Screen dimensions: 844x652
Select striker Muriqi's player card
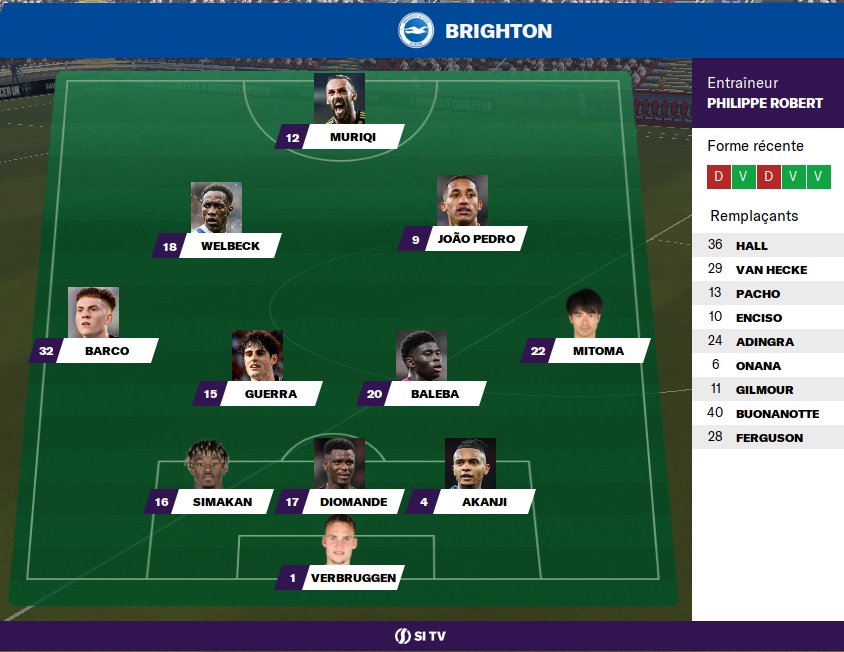coord(351,137)
